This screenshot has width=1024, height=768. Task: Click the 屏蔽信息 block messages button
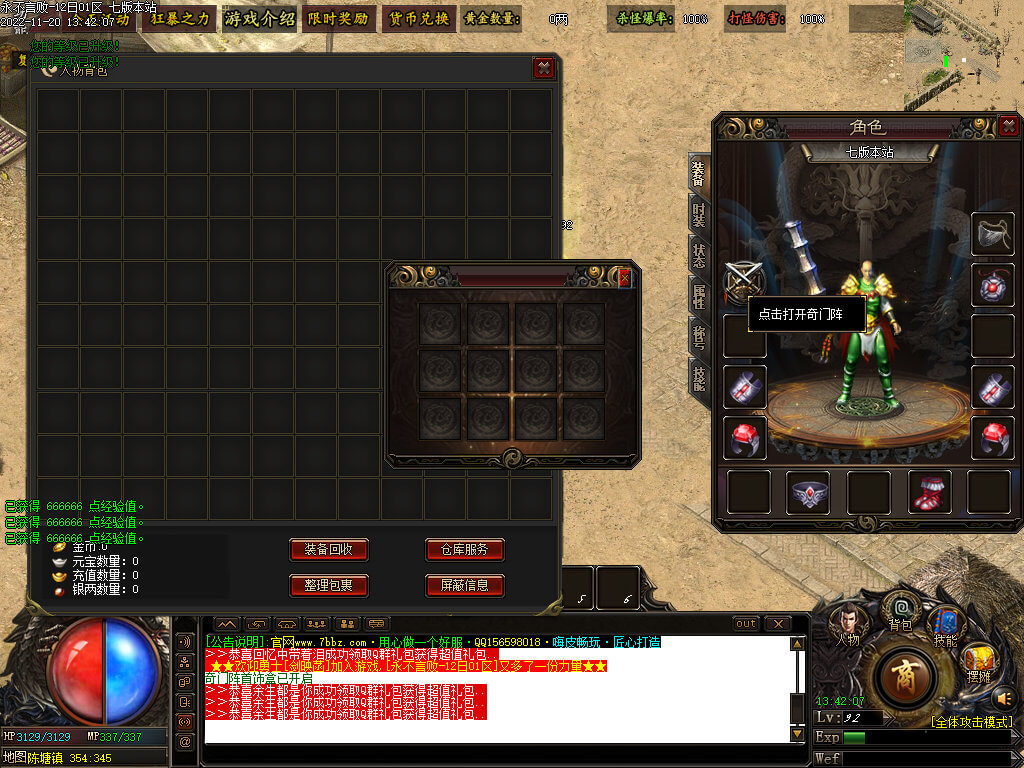click(x=464, y=585)
